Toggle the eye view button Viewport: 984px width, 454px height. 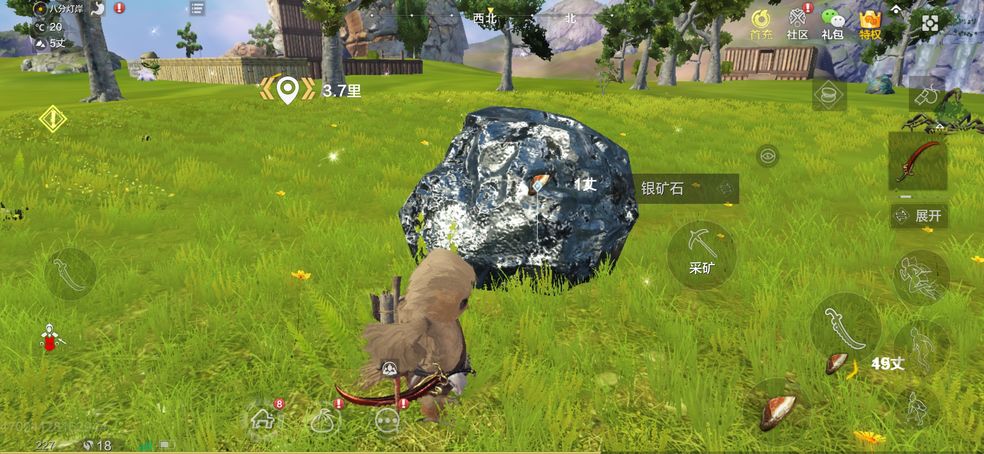pyautogui.click(x=767, y=155)
